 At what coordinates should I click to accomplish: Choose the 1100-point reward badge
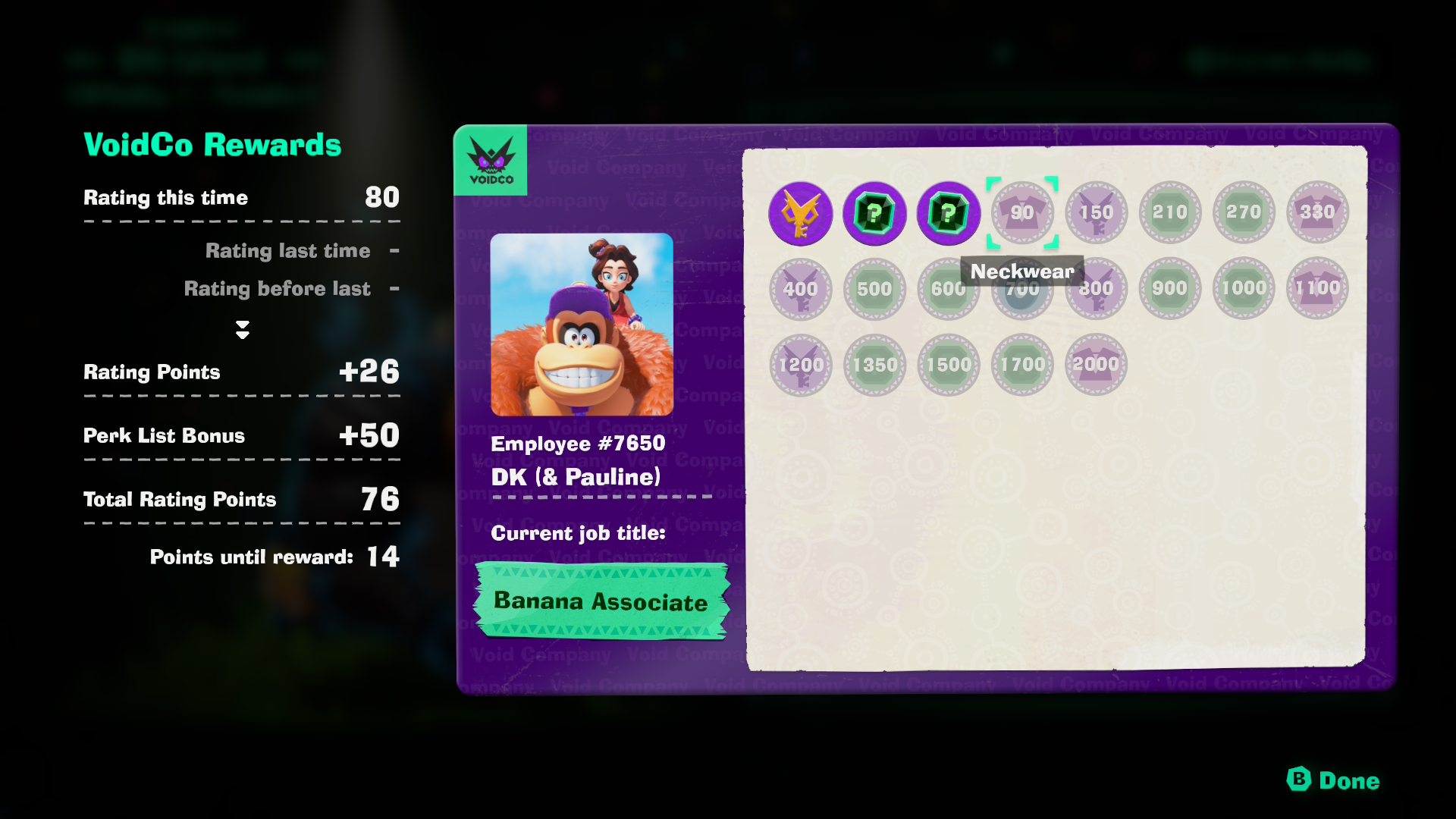1317,289
